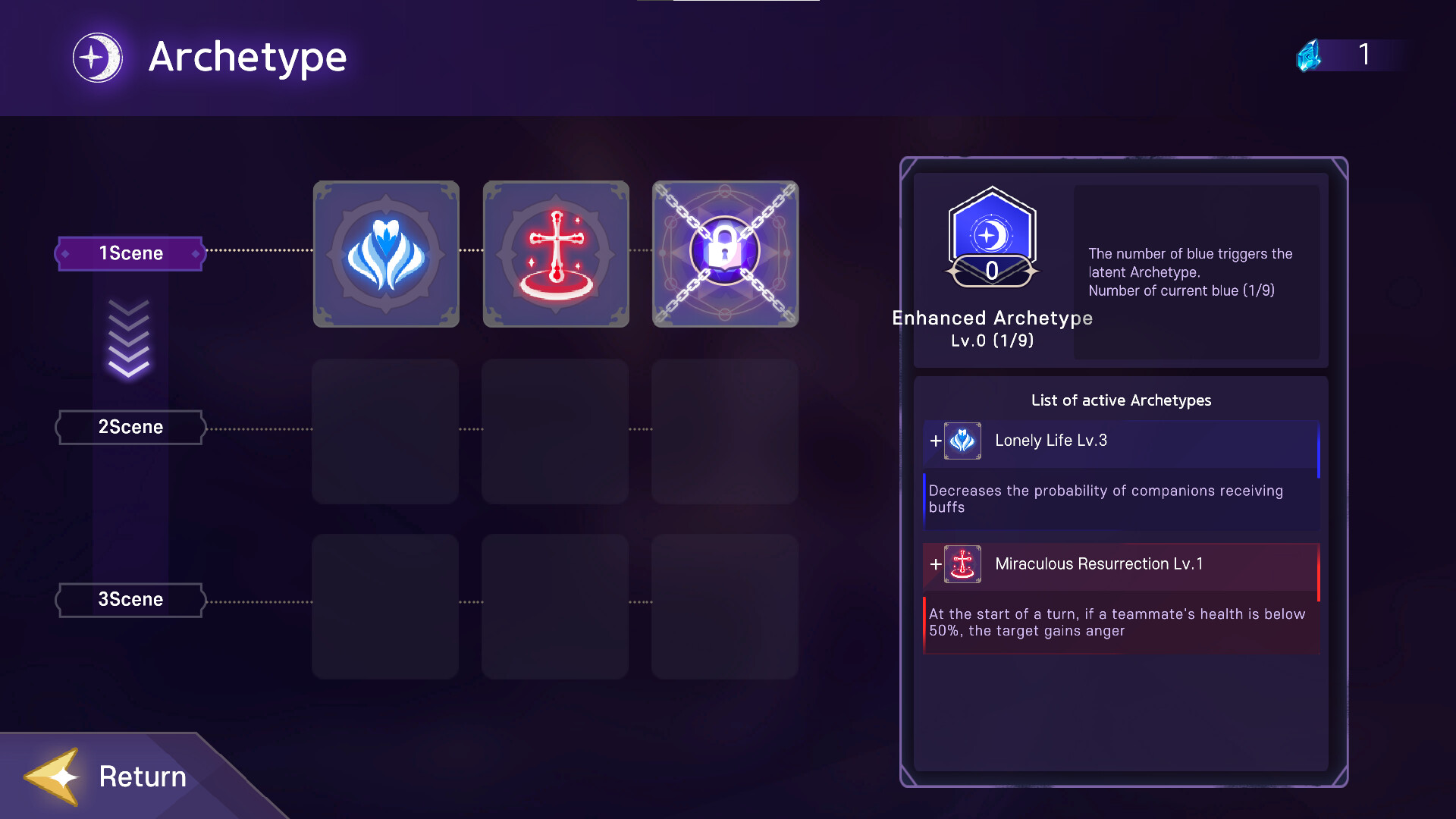Image resolution: width=1456 pixels, height=819 pixels.
Task: Expand the Lonely Life Lv.3 entry with plus
Action: pyautogui.click(x=934, y=441)
